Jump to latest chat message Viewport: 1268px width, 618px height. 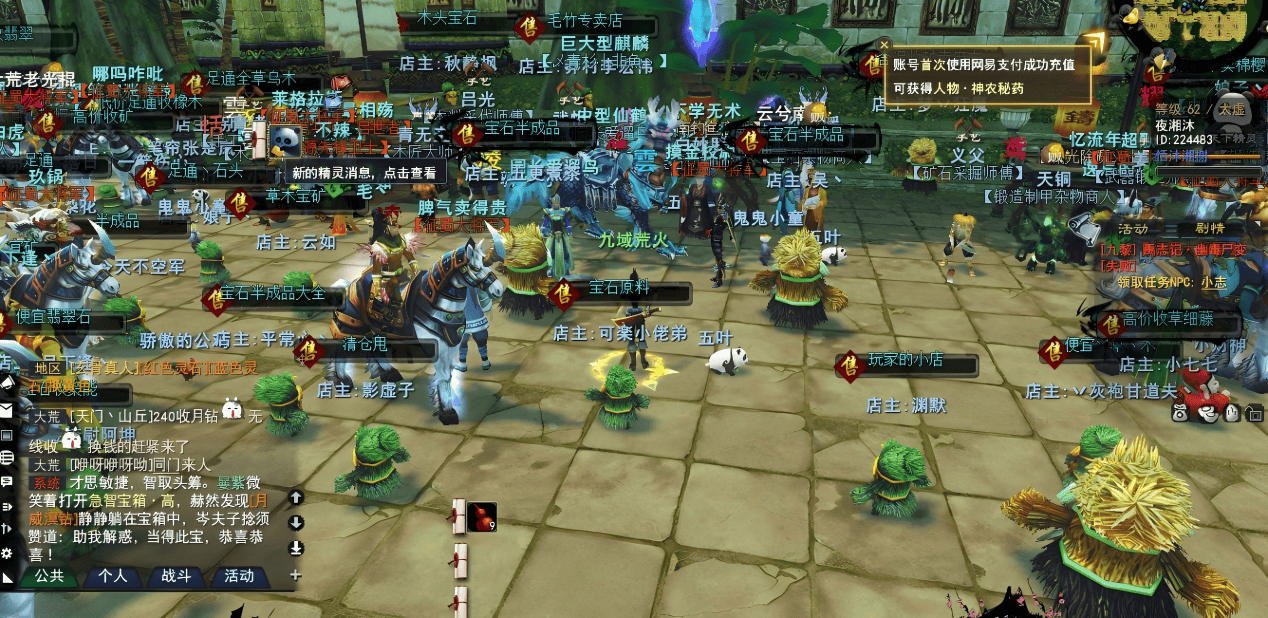[x=296, y=547]
